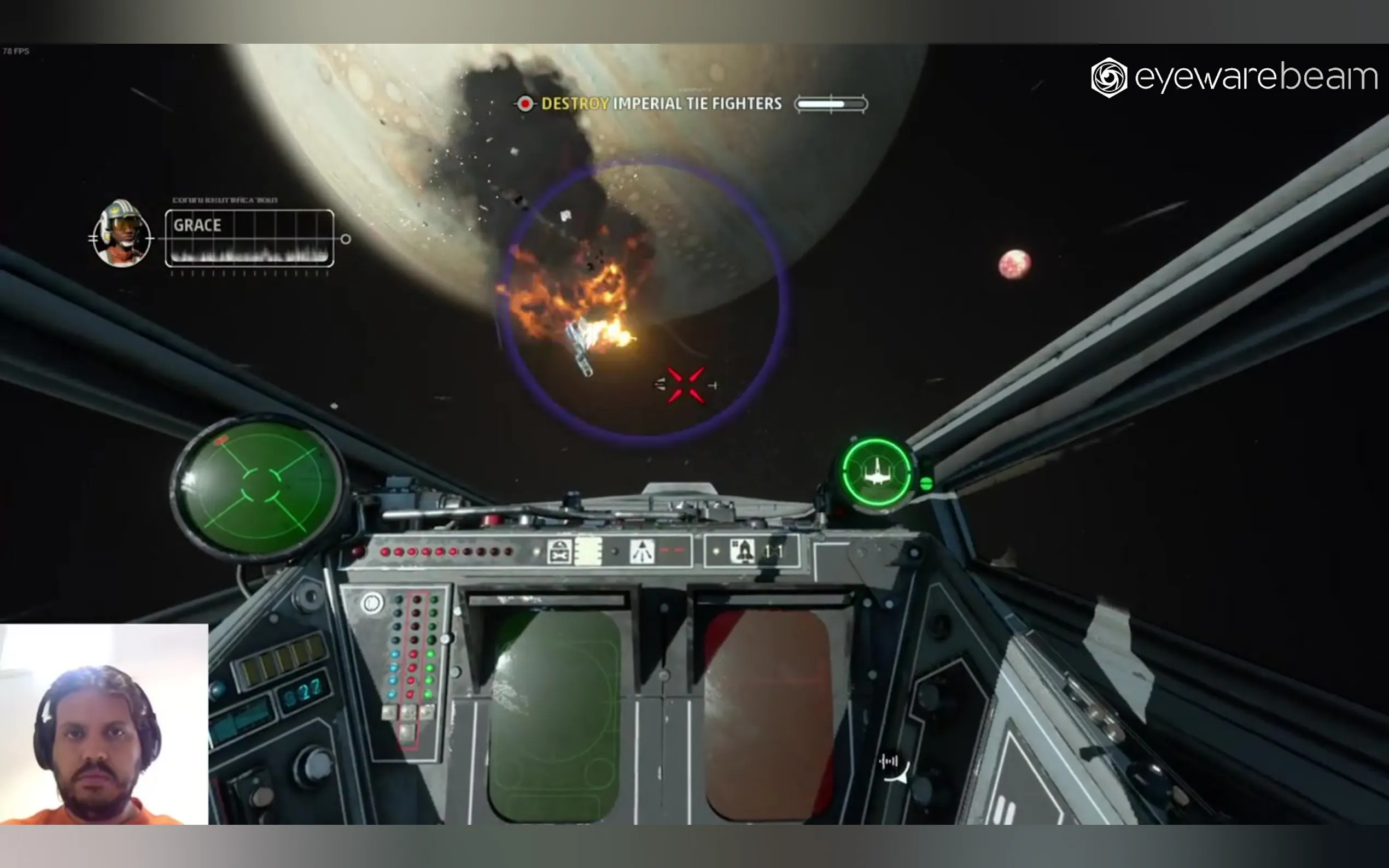Check the green X-wing shield status display
The width and height of the screenshot is (1389, 868).
point(877,472)
